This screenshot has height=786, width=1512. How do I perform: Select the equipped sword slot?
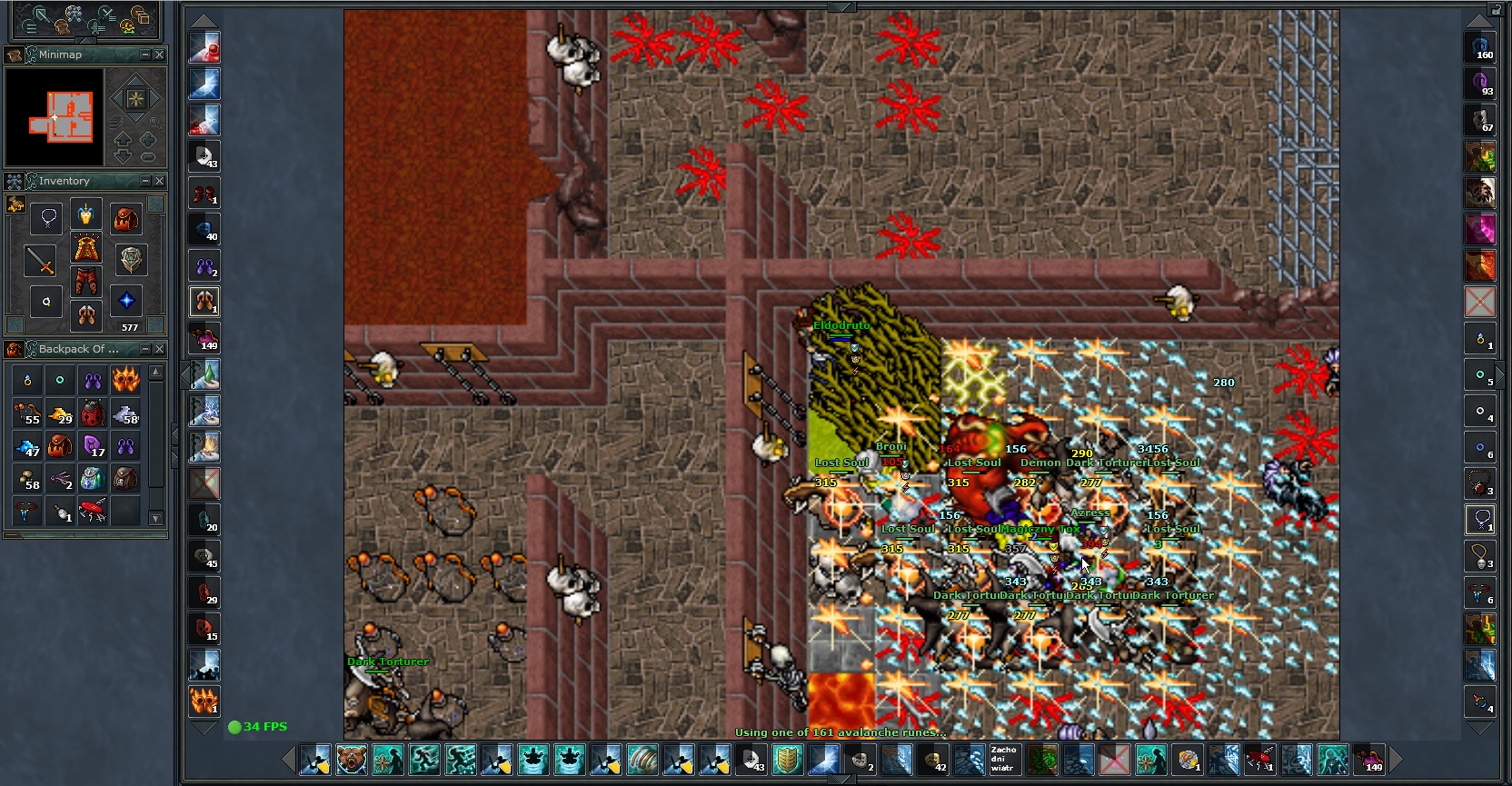click(41, 262)
